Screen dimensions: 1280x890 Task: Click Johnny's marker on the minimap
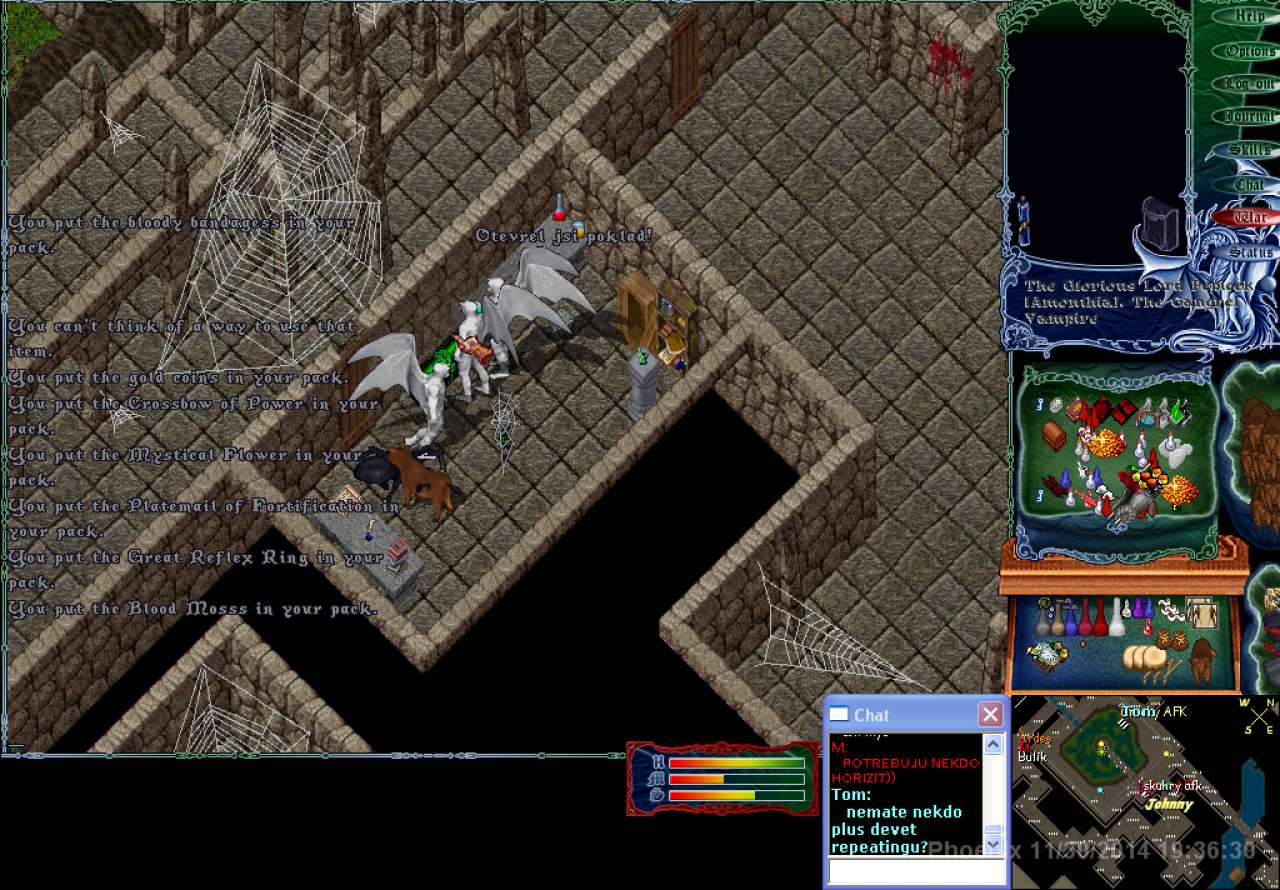pyautogui.click(x=1169, y=804)
